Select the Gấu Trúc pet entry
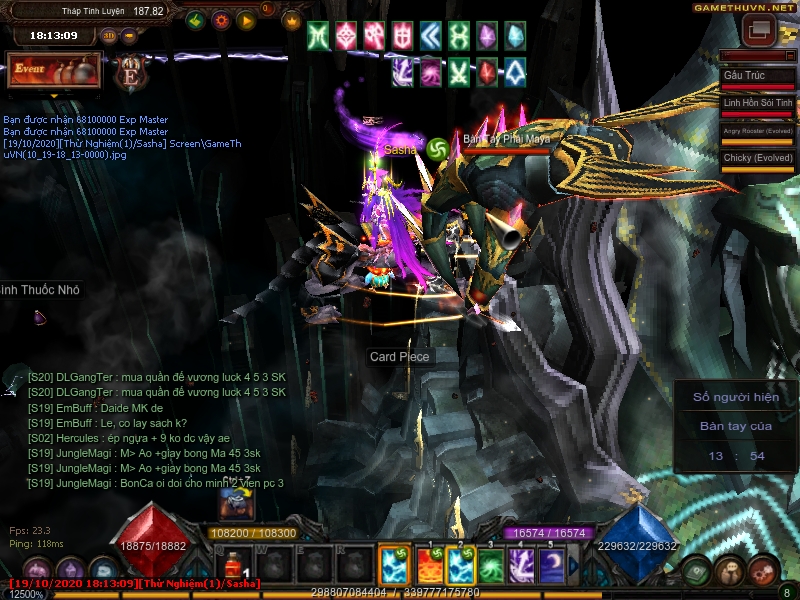 pyautogui.click(x=757, y=76)
